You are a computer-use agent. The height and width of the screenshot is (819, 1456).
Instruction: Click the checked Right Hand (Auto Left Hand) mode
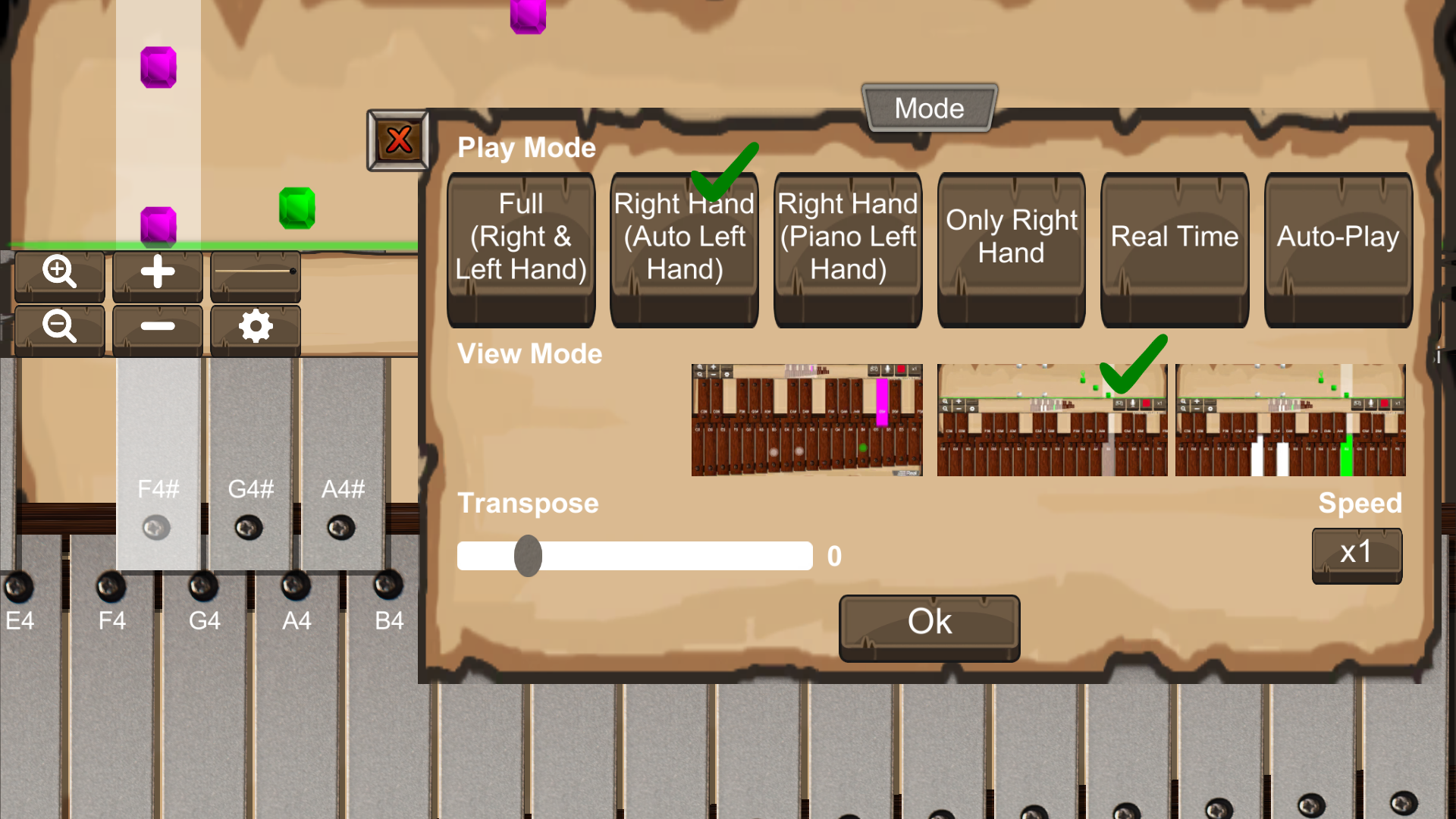pos(683,250)
